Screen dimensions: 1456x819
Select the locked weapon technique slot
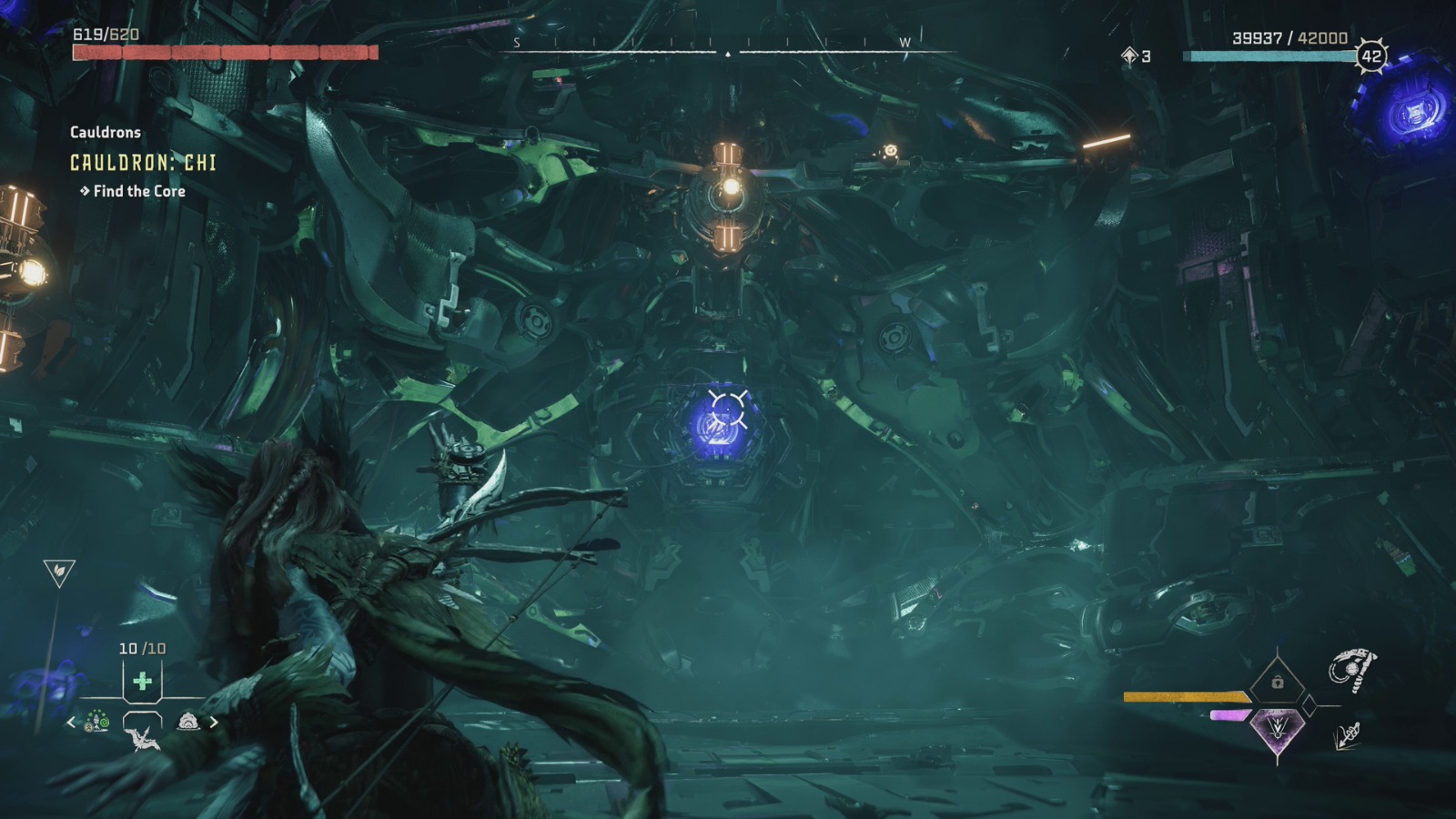pyautogui.click(x=1277, y=682)
